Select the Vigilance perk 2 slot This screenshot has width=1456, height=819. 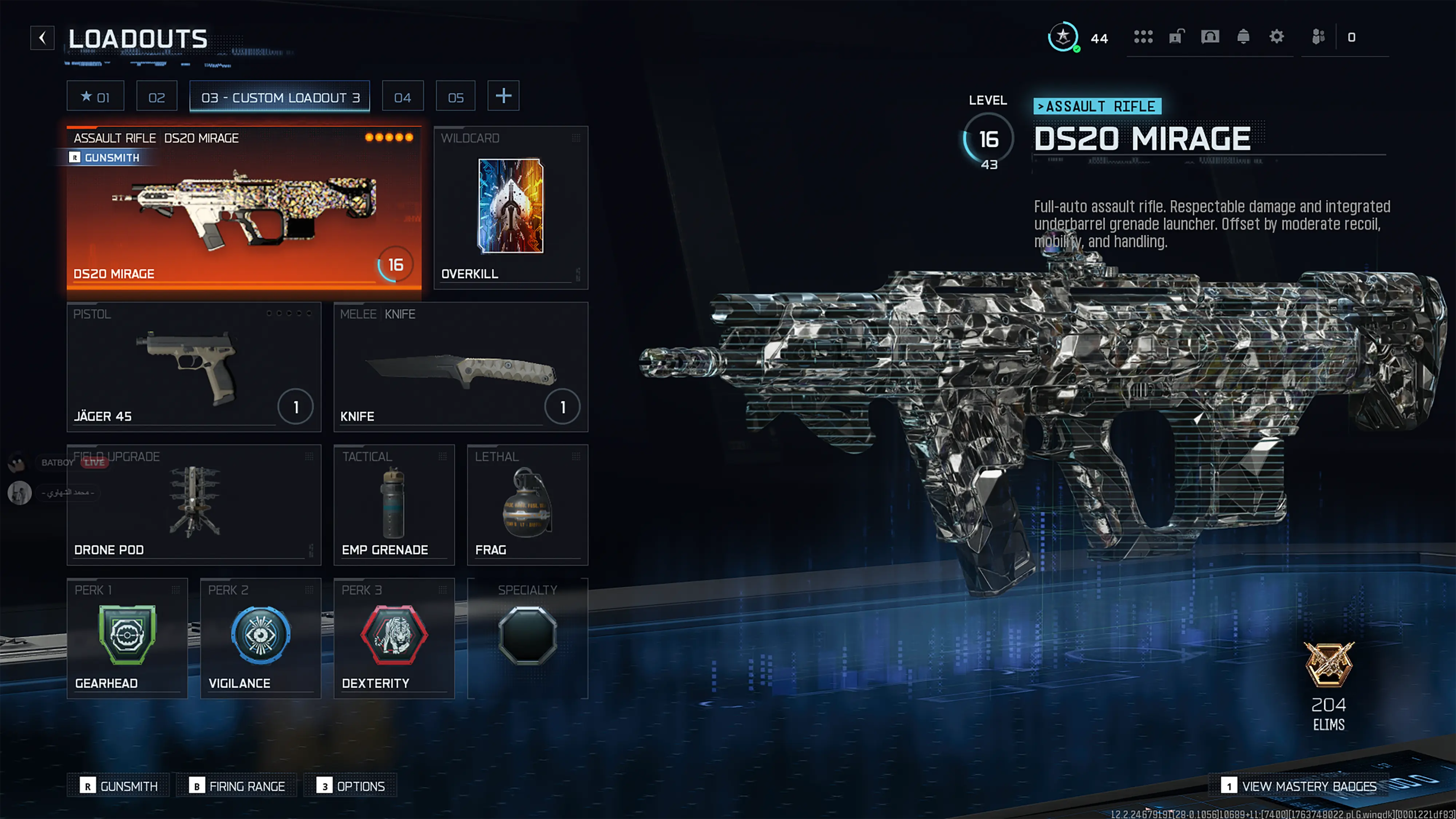(261, 638)
